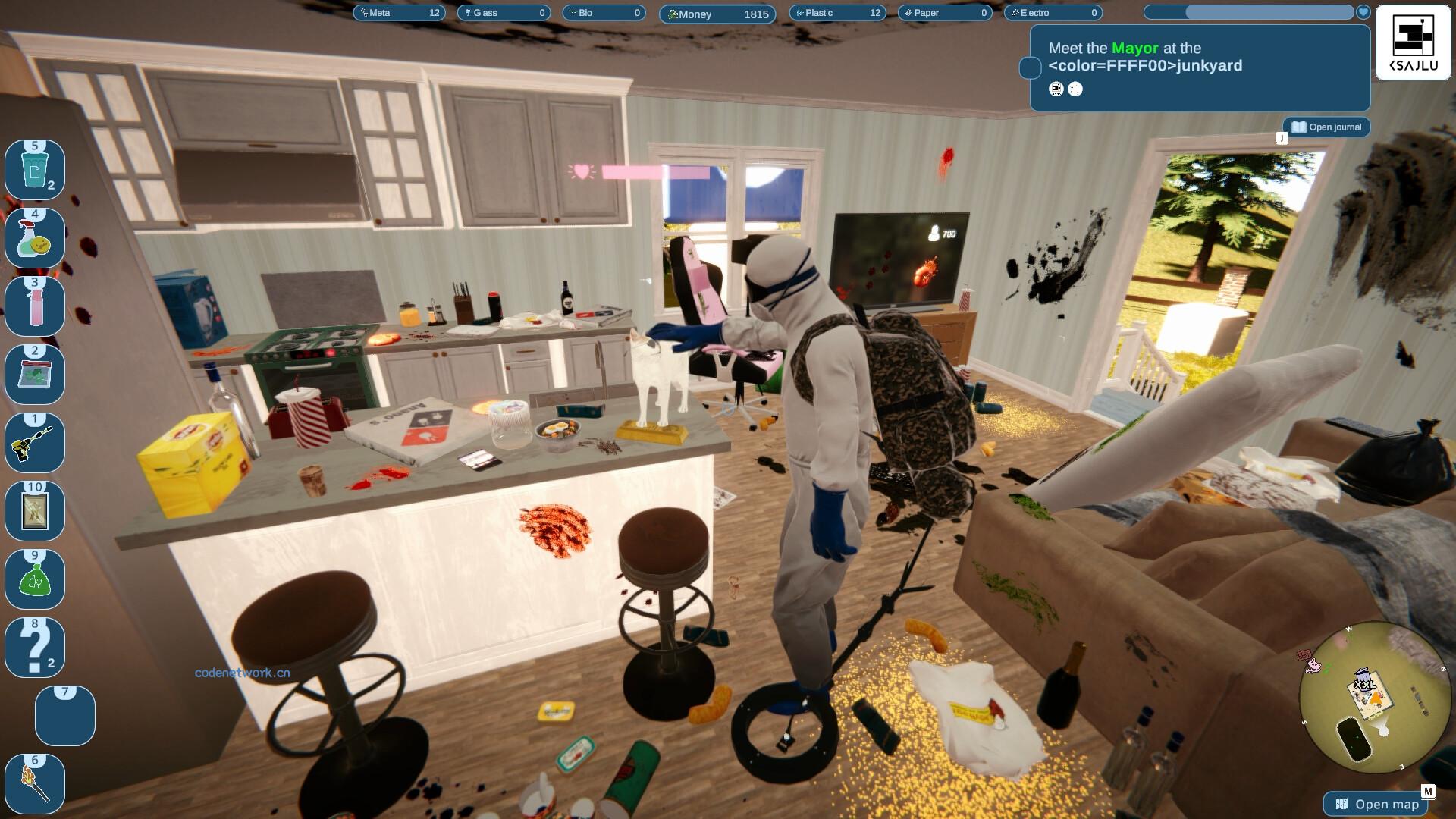Select the green garbage bag in slot 9
The height and width of the screenshot is (819, 1456).
tap(34, 579)
